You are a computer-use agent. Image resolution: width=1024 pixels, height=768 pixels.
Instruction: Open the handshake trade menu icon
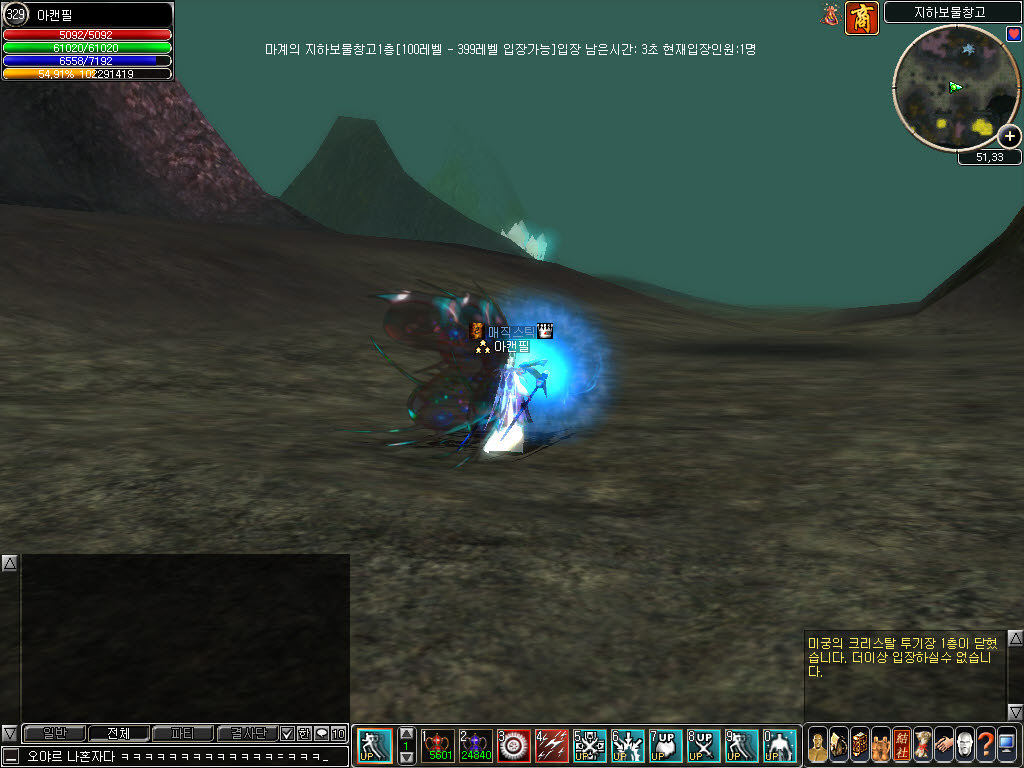tap(944, 743)
